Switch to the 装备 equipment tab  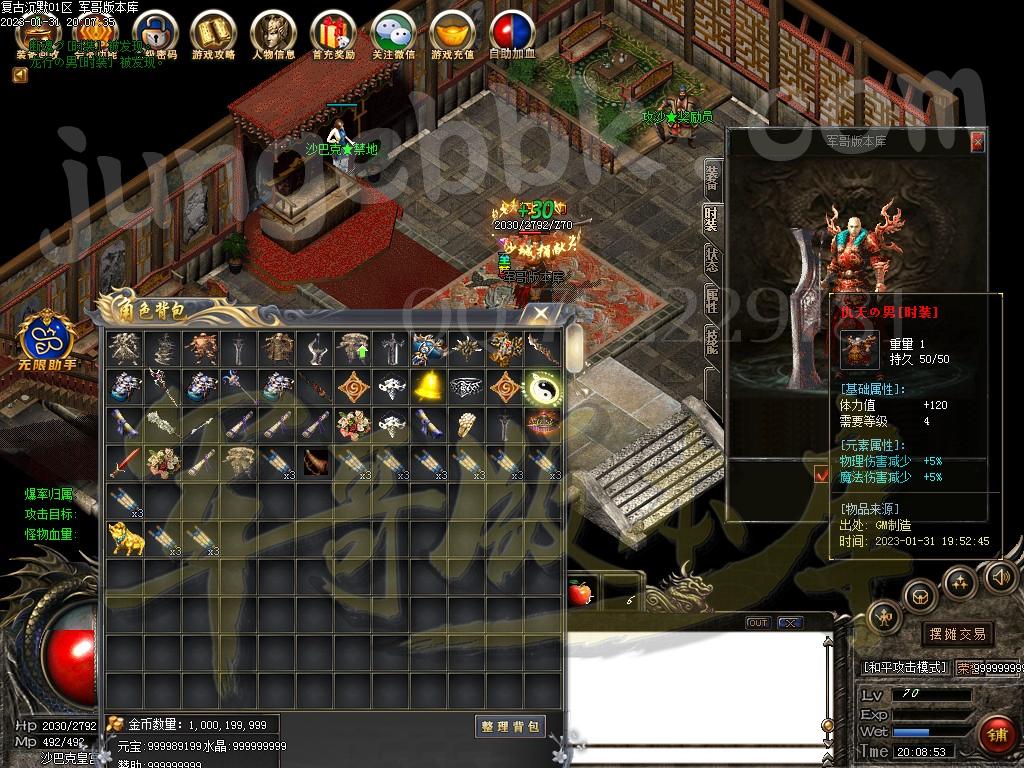tap(711, 178)
